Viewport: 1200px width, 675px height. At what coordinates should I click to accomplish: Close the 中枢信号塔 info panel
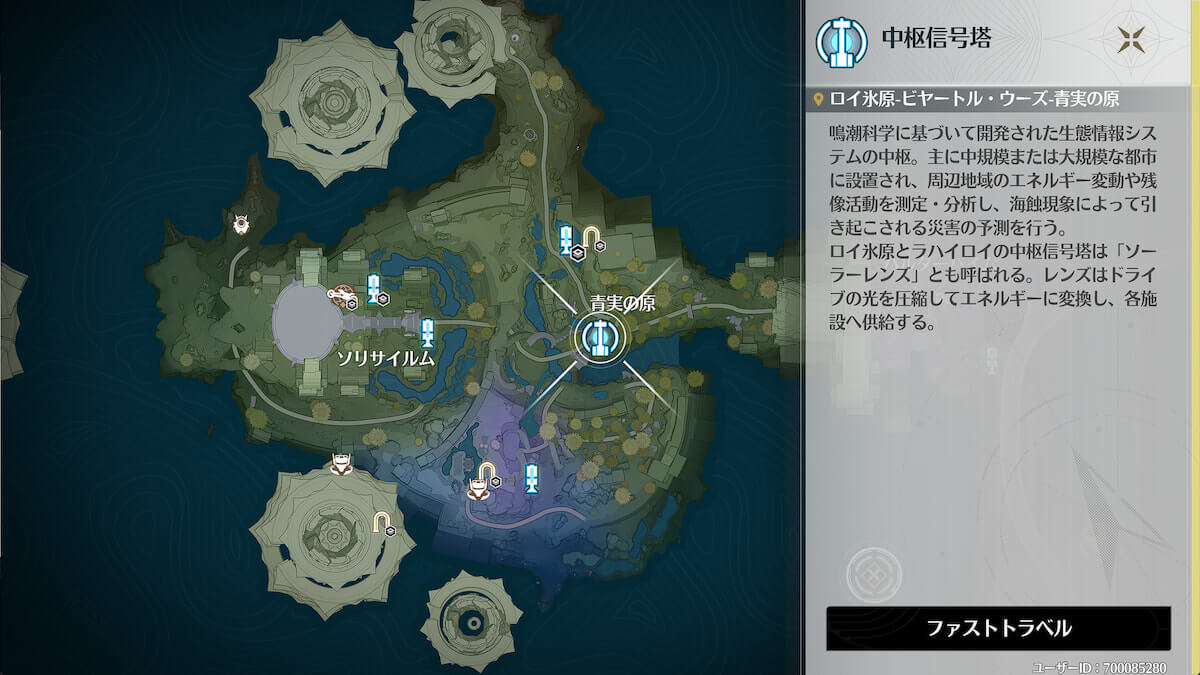click(x=1133, y=40)
